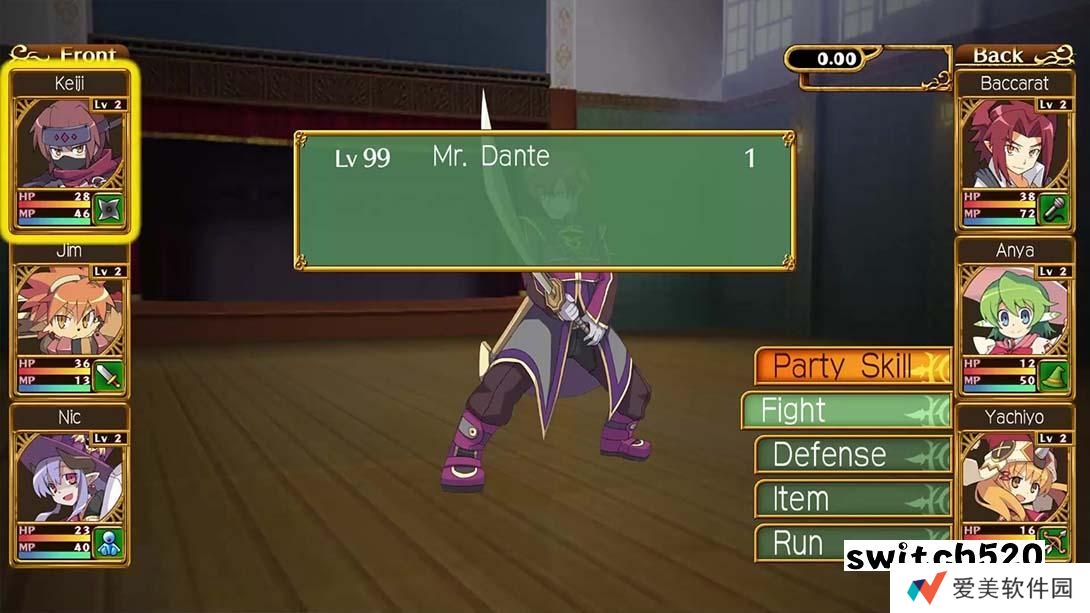Pick Jim's party portrait

coord(69,318)
